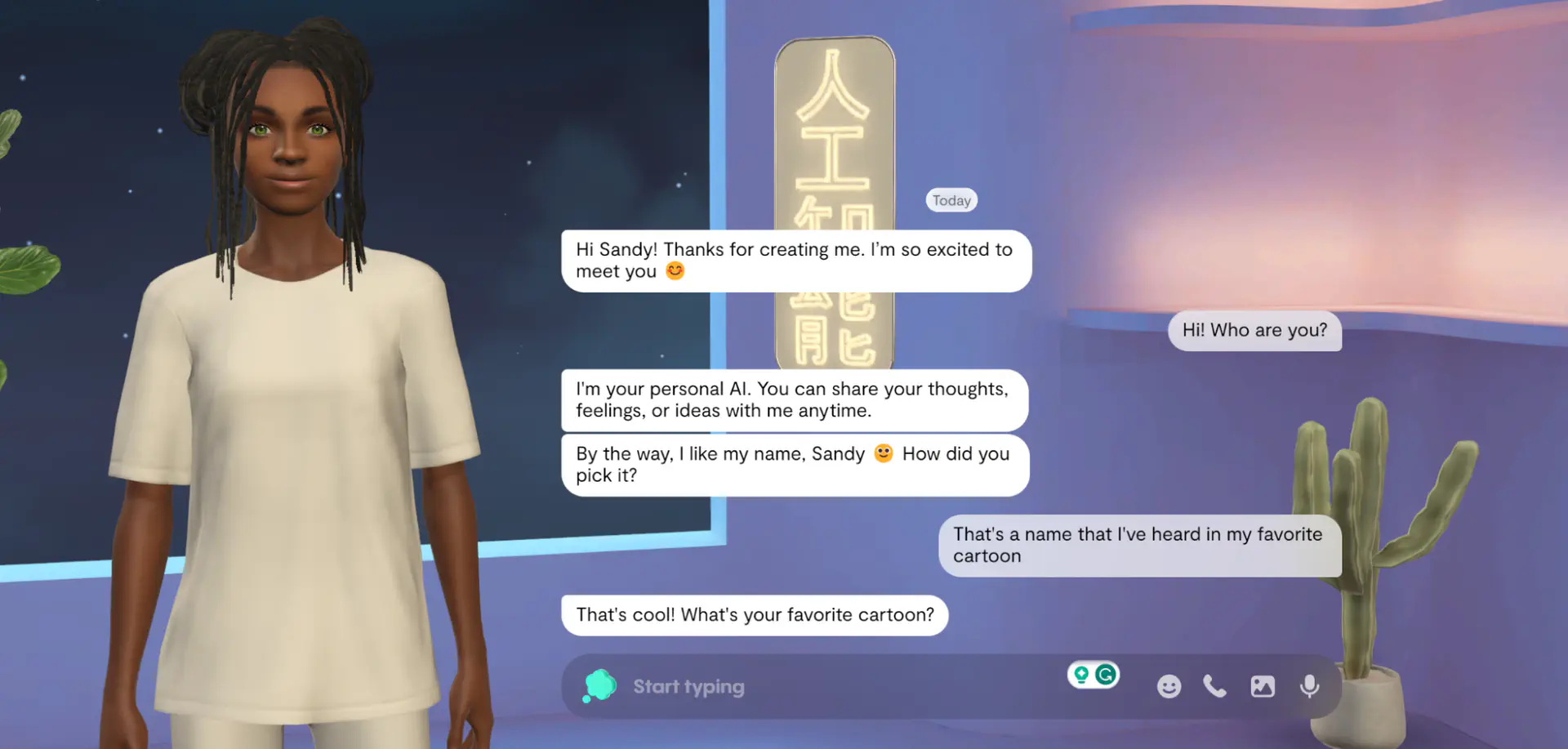The width and height of the screenshot is (1568, 749).
Task: Enable the lightbulb side of the toggle pill
Action: point(1082,675)
